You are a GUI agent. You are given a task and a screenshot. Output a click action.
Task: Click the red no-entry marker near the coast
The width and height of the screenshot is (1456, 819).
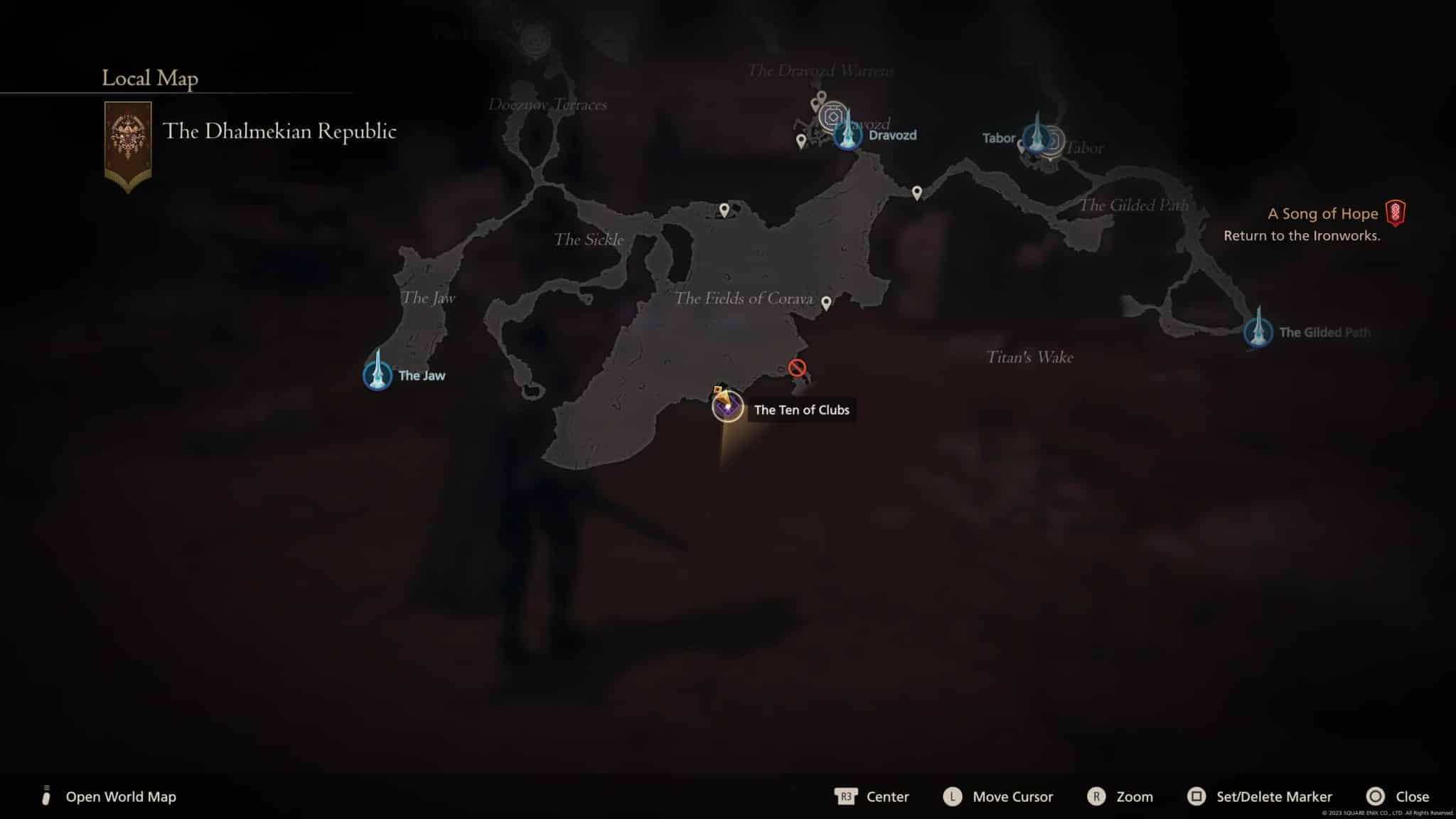(x=797, y=368)
